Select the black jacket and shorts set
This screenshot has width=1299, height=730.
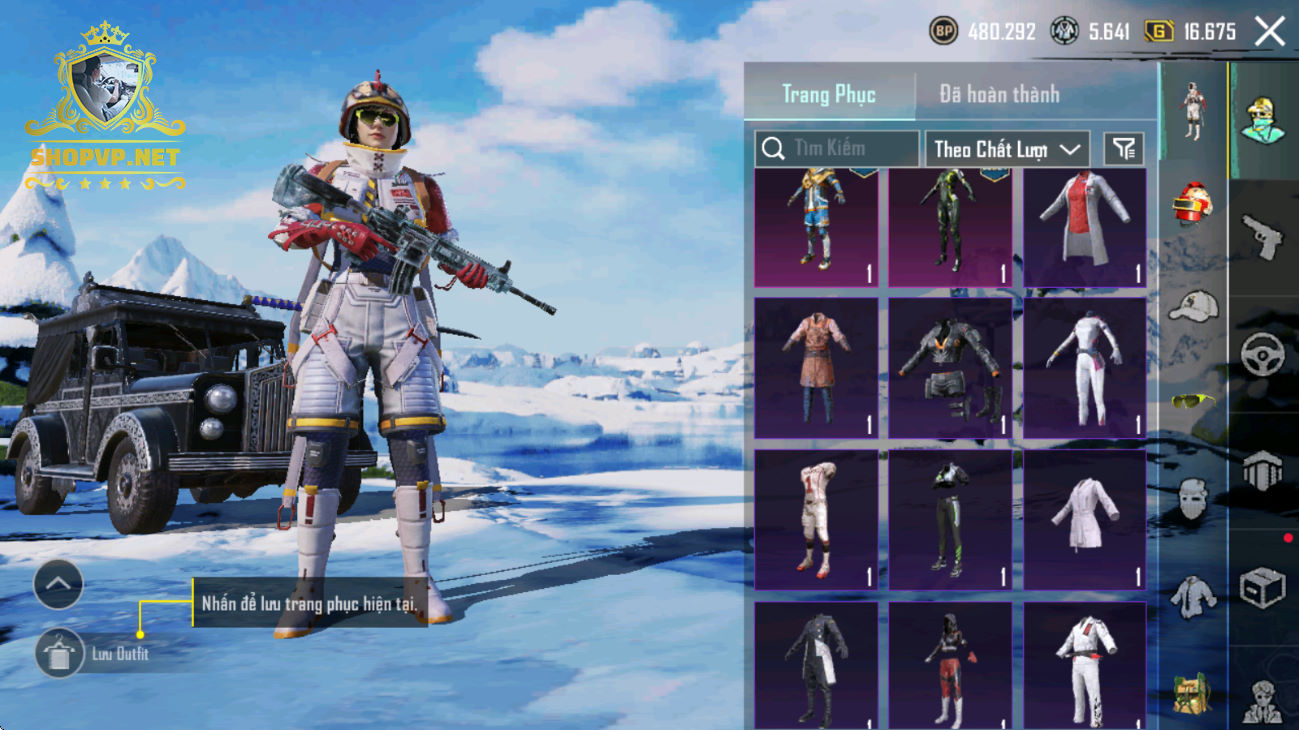point(950,368)
